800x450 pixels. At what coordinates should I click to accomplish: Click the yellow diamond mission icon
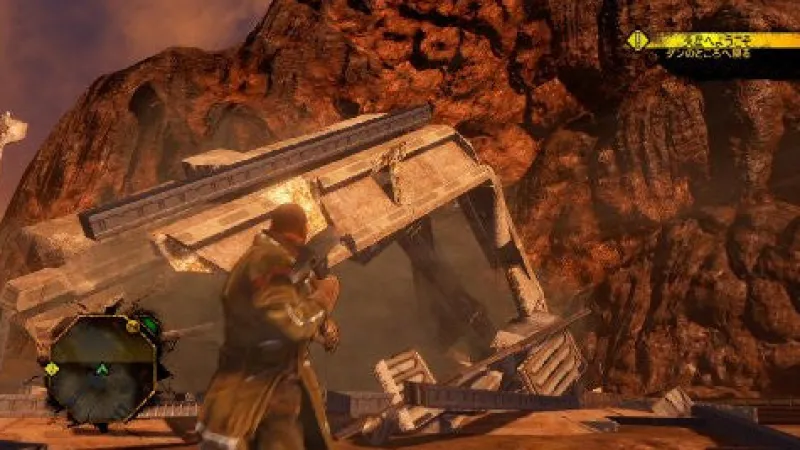[636, 41]
